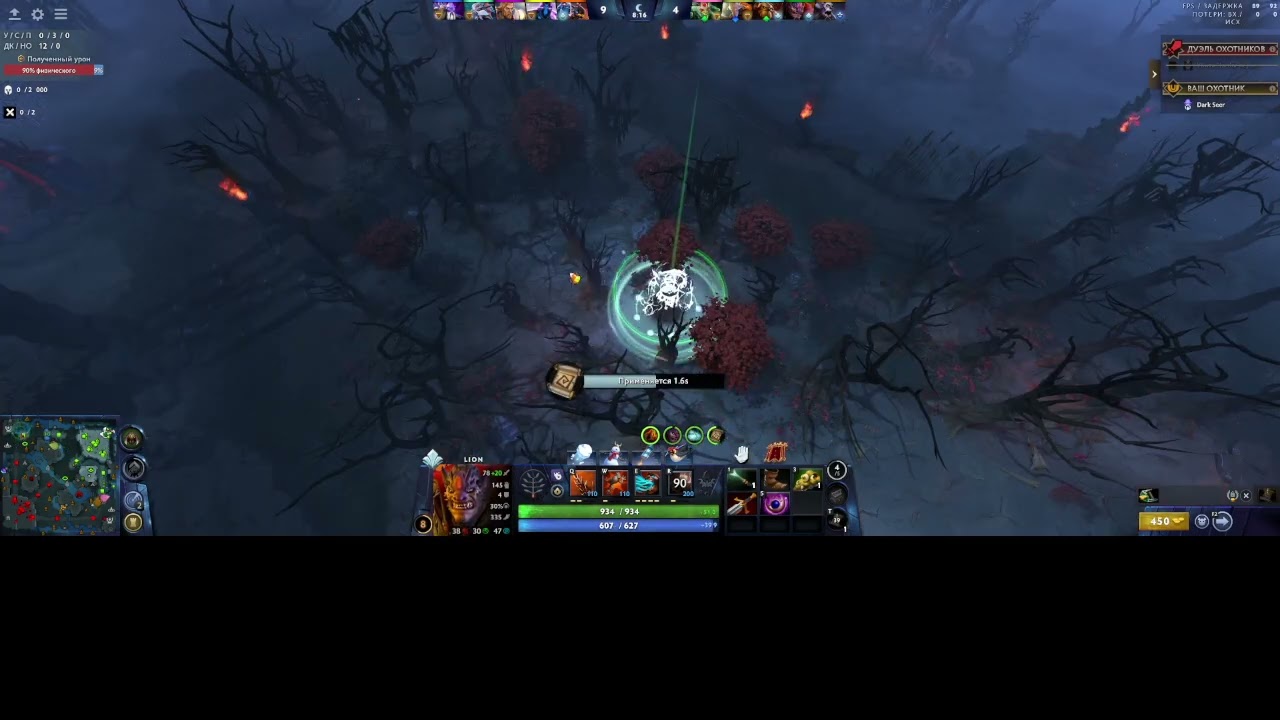
Task: Activate Lion's Earth Spike ability
Action: click(583, 485)
